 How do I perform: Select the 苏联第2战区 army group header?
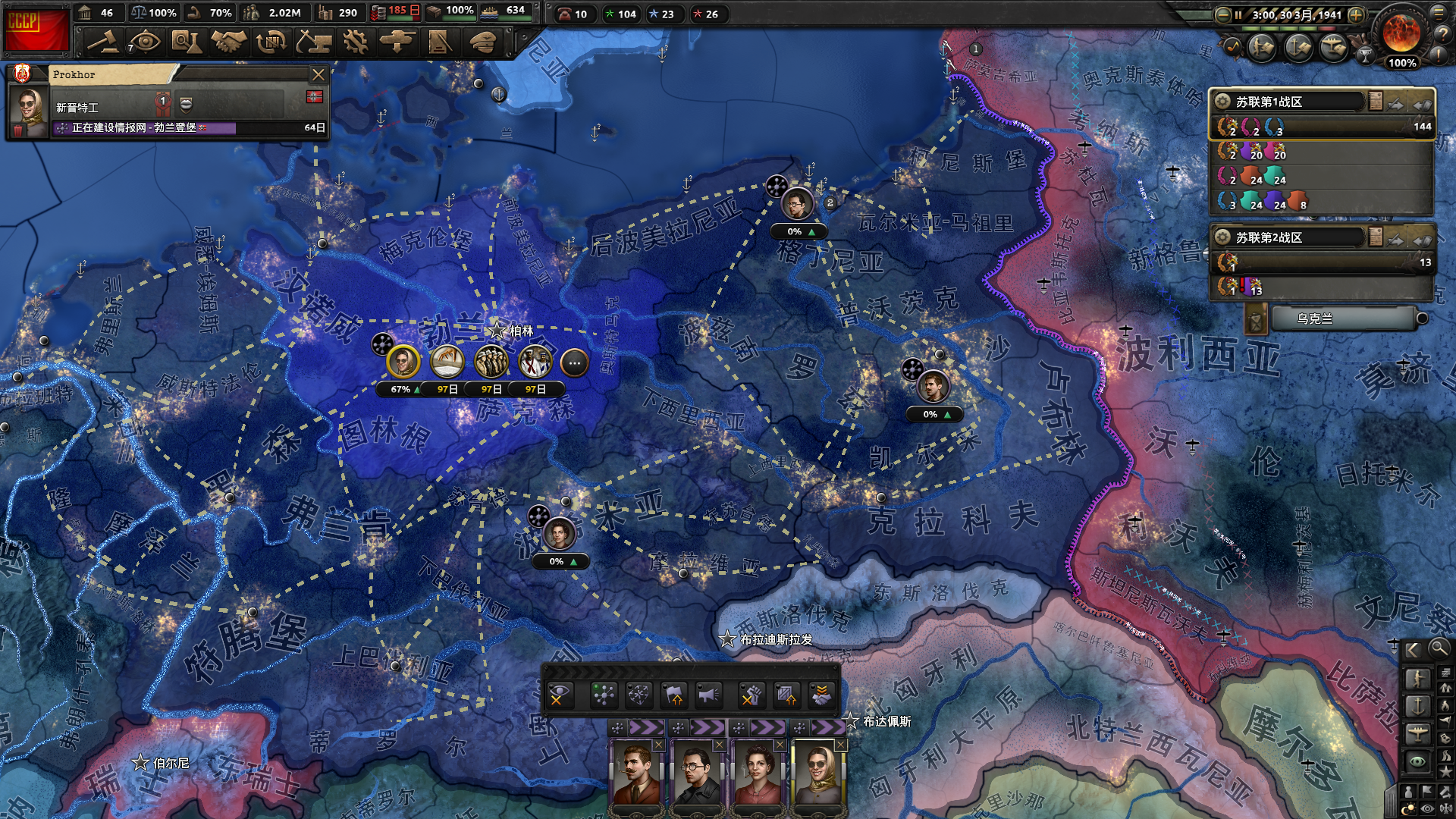[1289, 237]
